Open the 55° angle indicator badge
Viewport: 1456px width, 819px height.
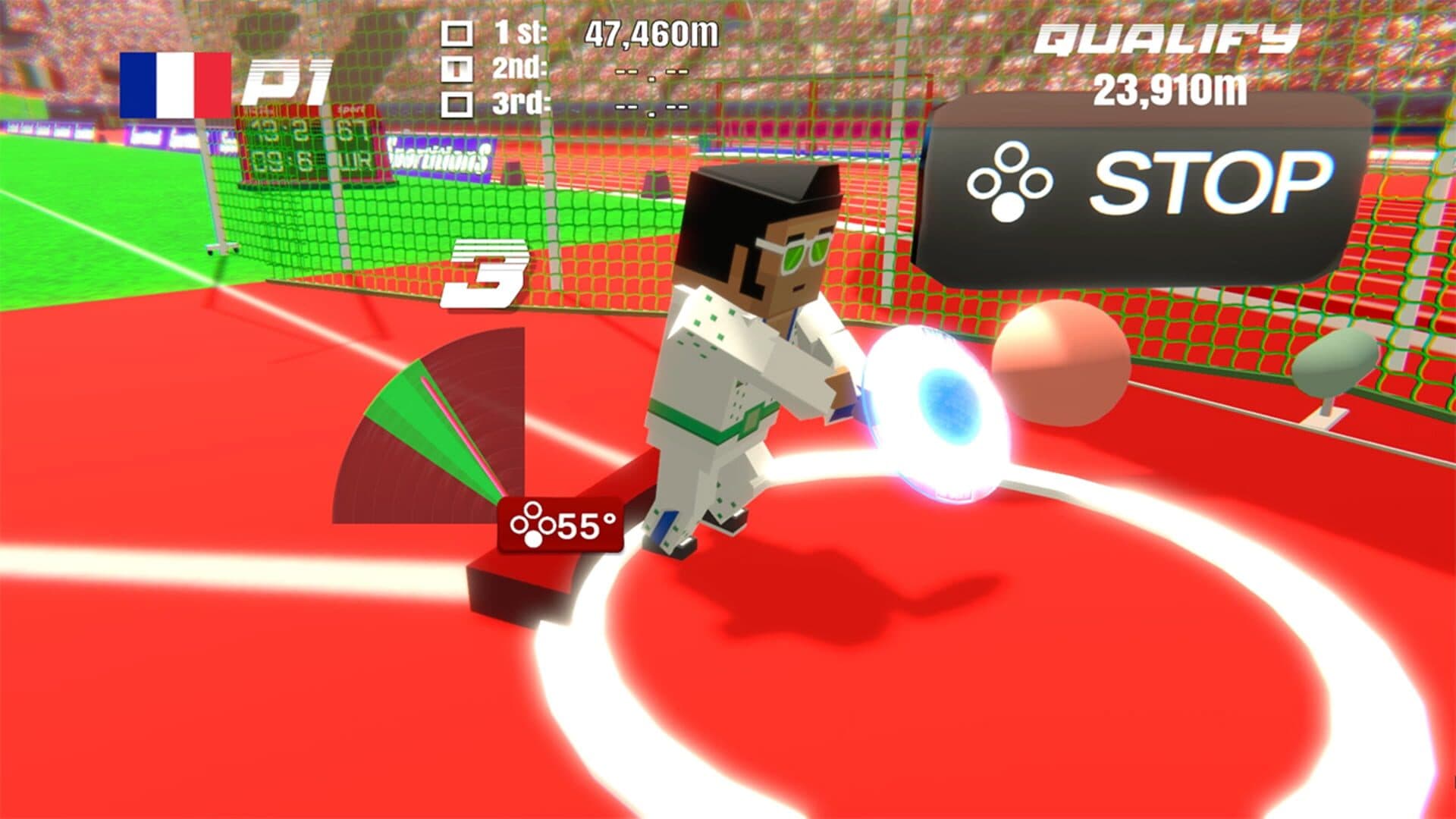click(560, 523)
